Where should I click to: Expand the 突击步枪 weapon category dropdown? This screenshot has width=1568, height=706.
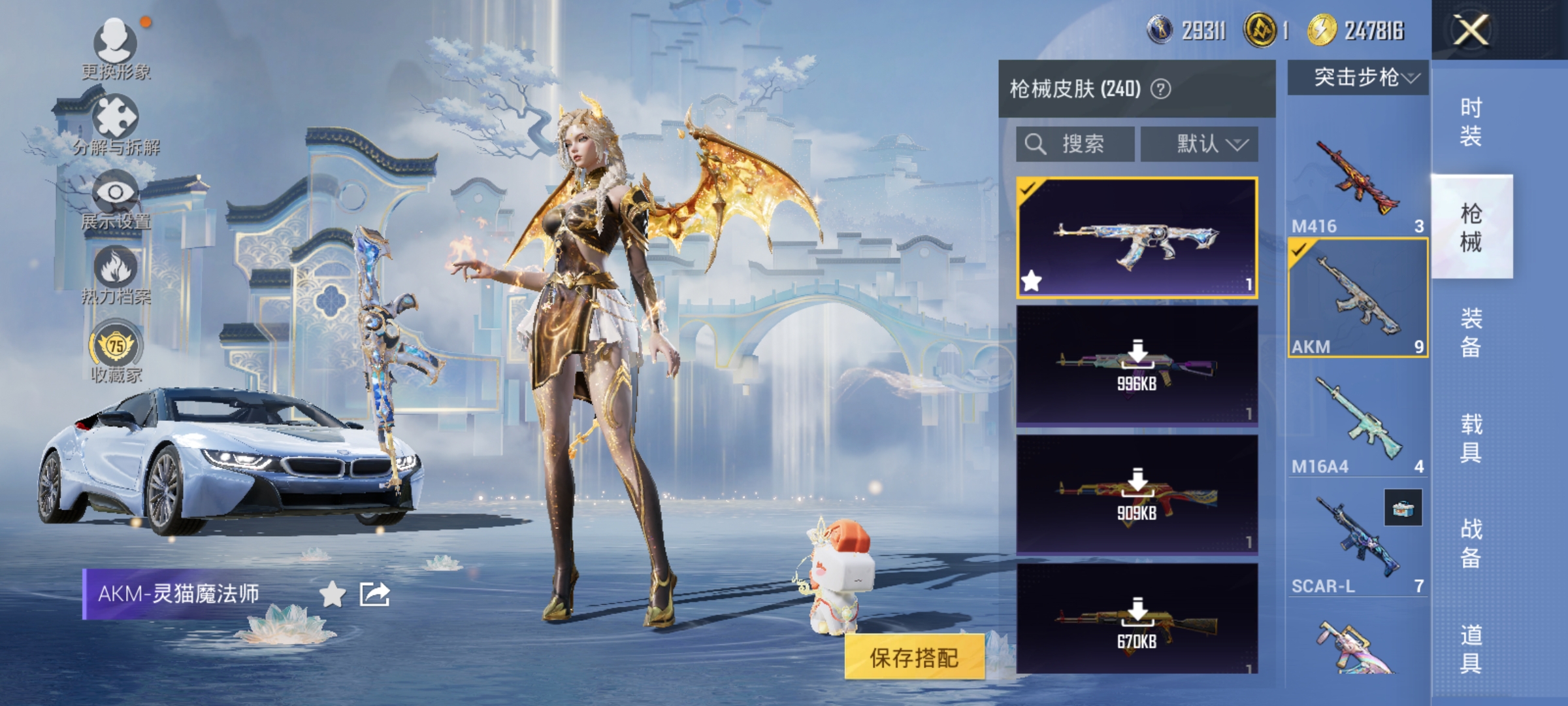point(1356,78)
